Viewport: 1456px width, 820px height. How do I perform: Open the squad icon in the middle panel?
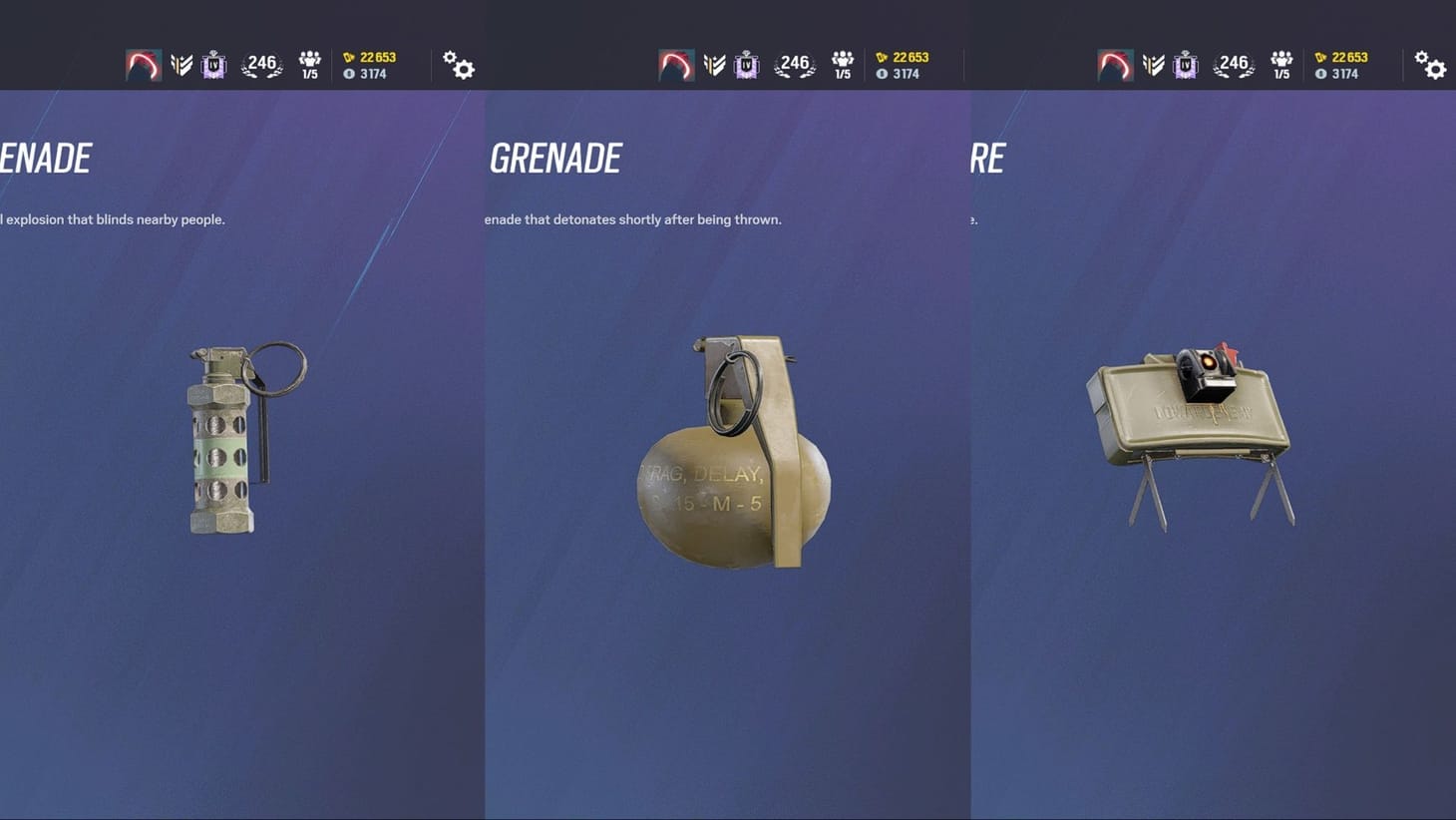point(843,64)
